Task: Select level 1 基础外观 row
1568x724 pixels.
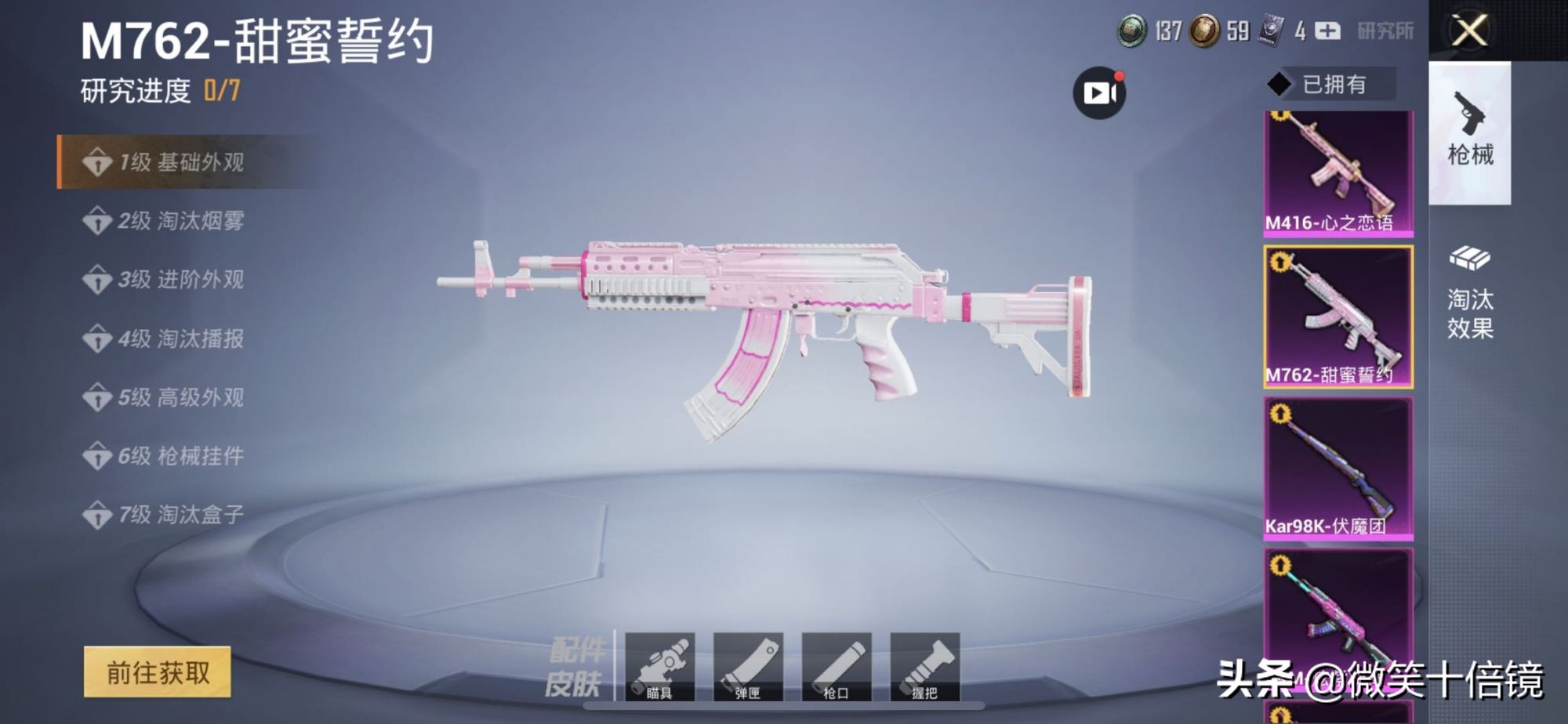Action: (x=180, y=162)
